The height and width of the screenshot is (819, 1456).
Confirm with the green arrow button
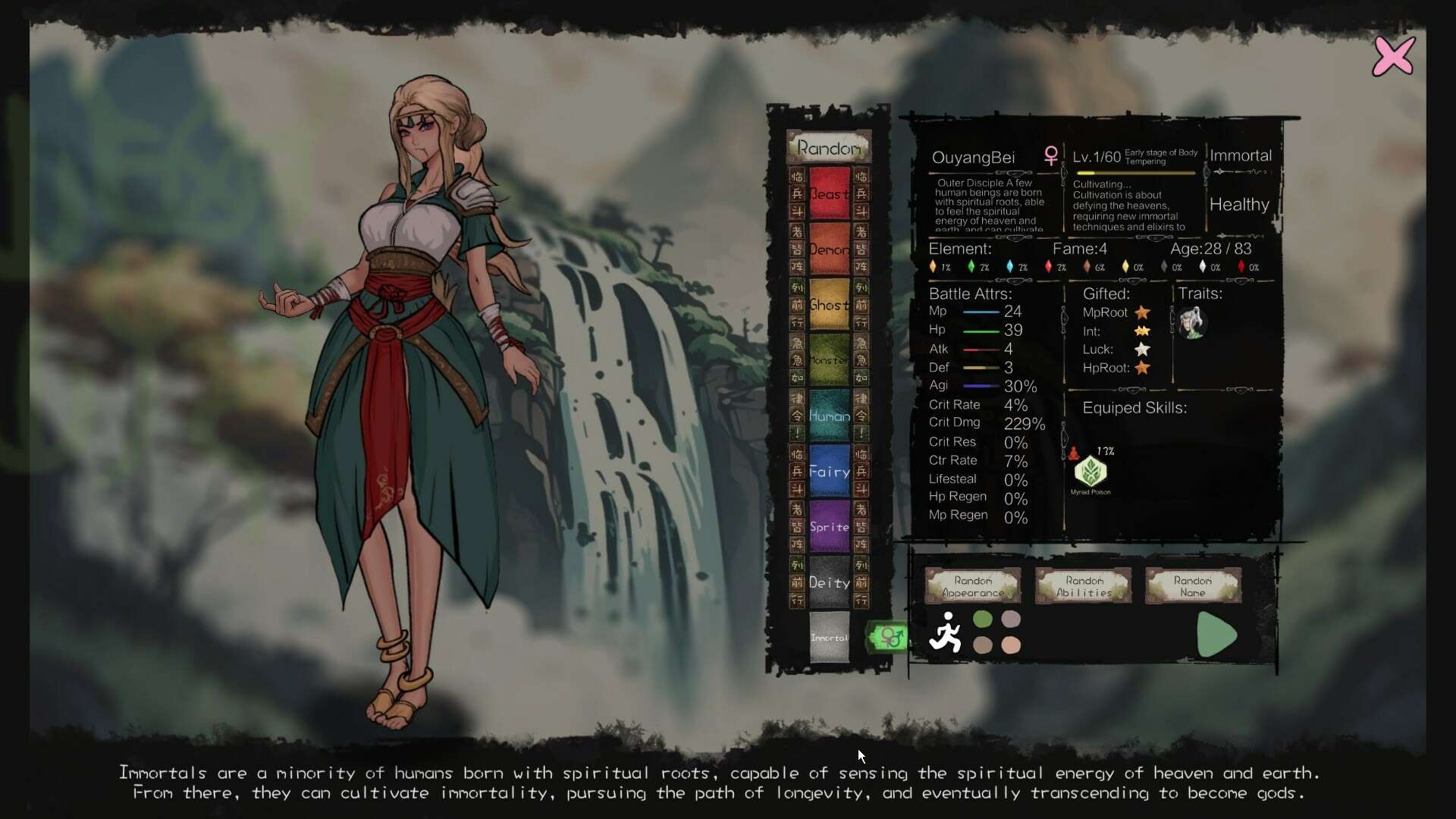coord(1216,635)
